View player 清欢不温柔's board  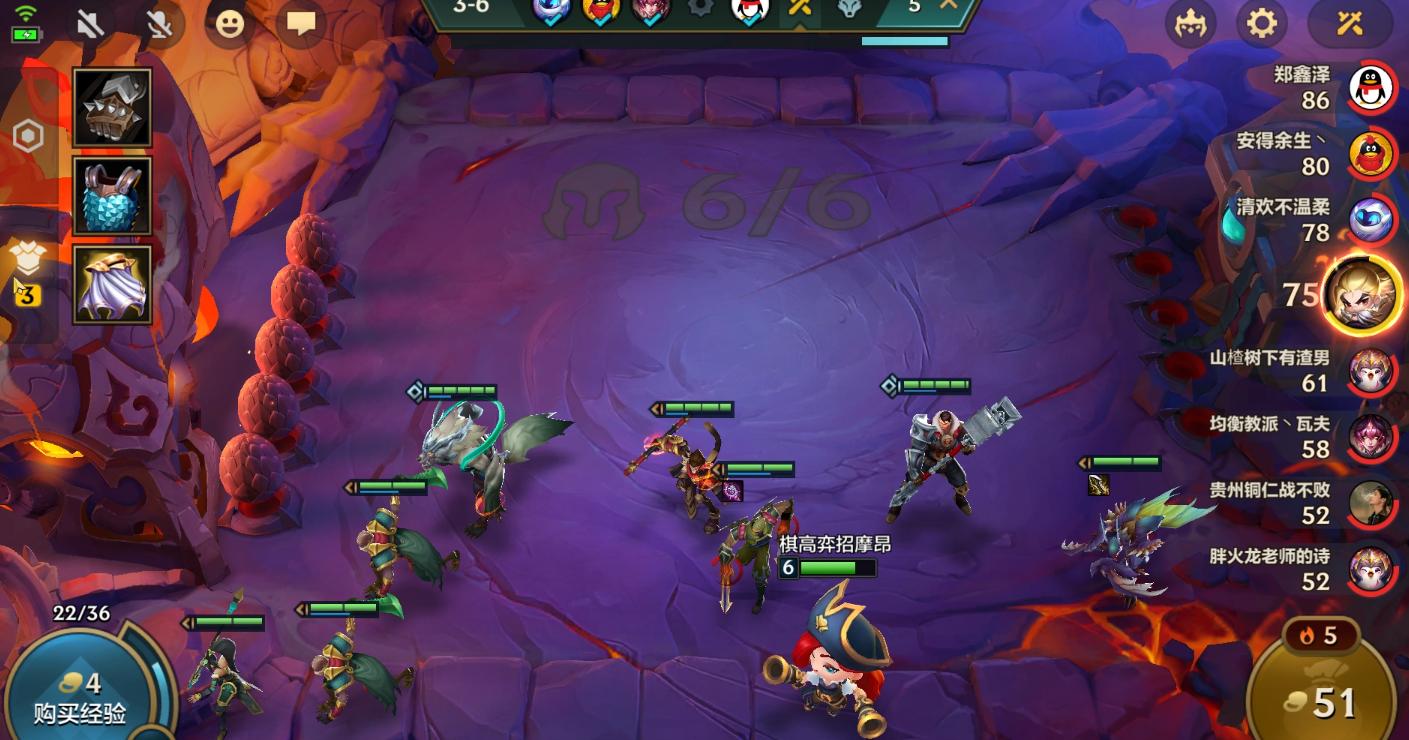(x=1371, y=221)
